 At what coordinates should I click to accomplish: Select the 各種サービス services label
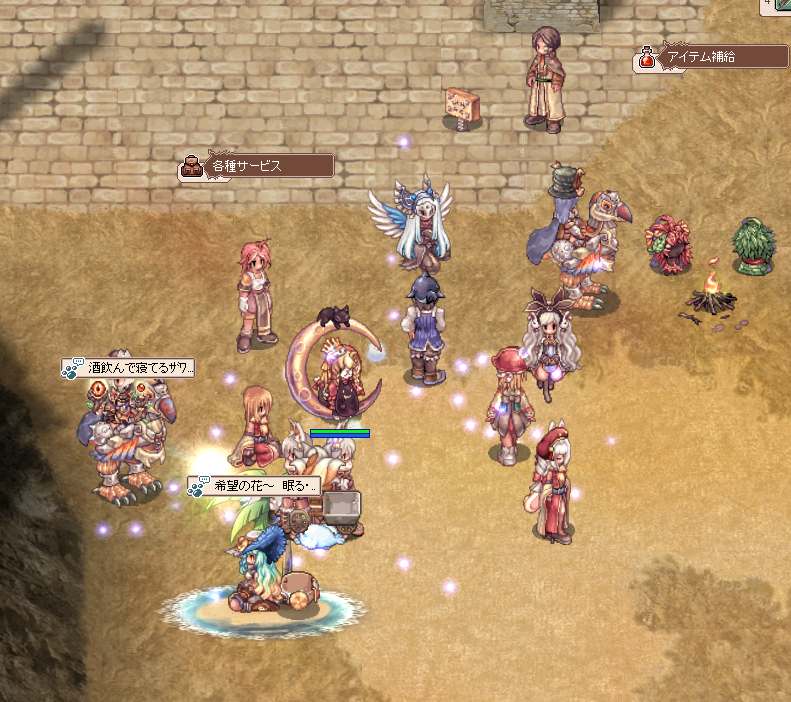tap(258, 166)
